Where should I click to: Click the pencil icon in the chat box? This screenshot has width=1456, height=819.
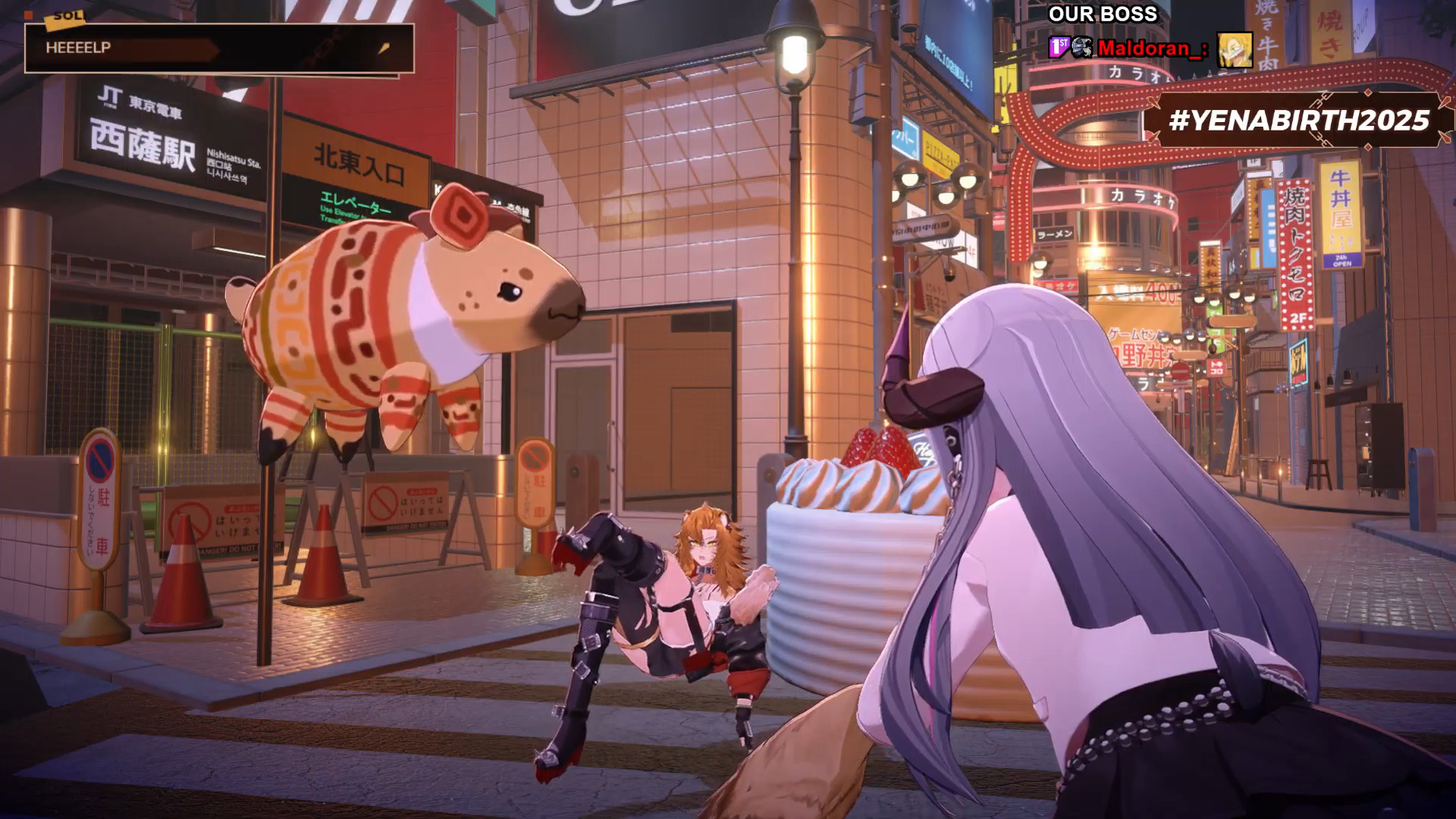point(384,49)
